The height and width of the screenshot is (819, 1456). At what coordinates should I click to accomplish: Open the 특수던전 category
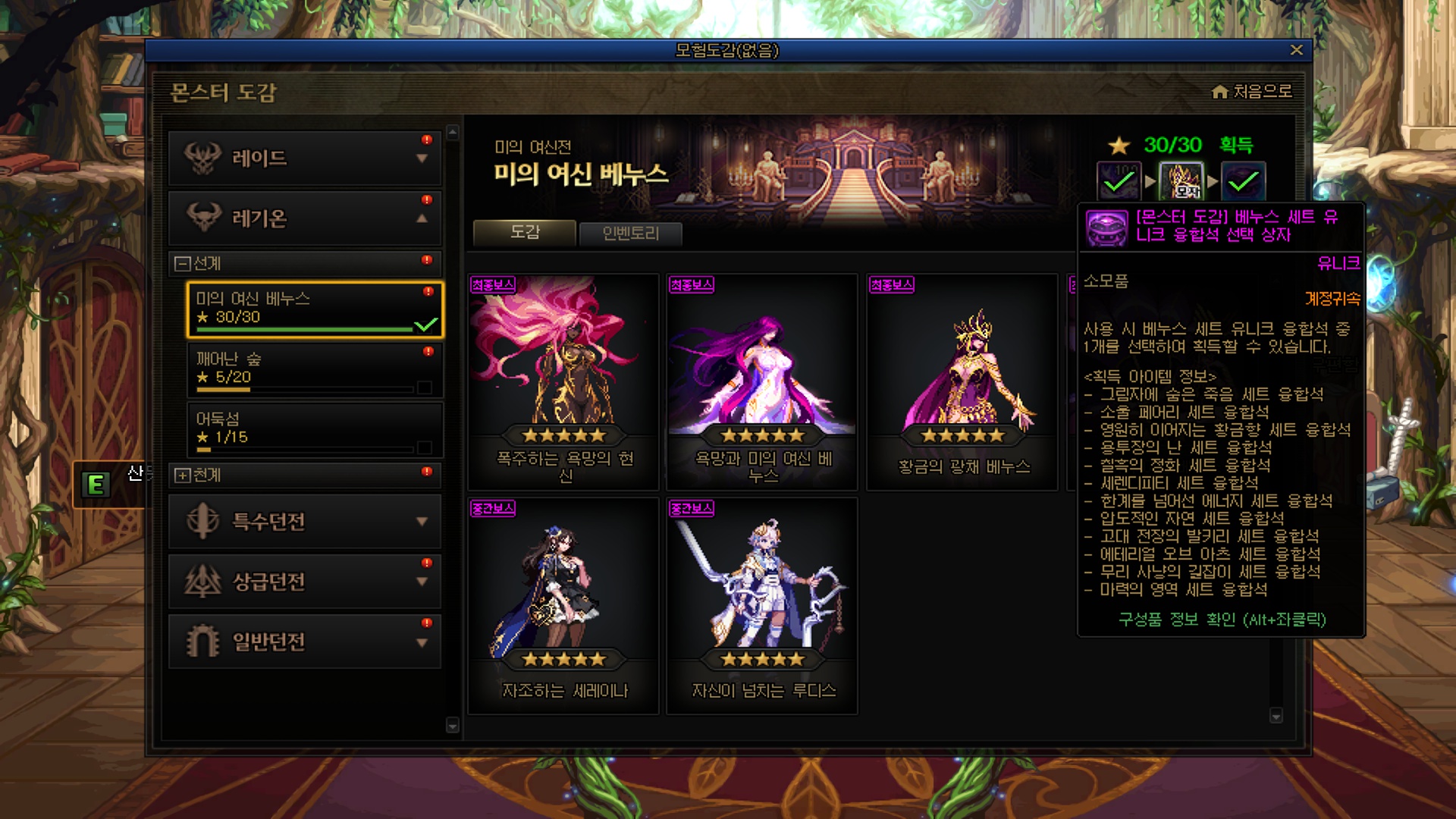[305, 522]
